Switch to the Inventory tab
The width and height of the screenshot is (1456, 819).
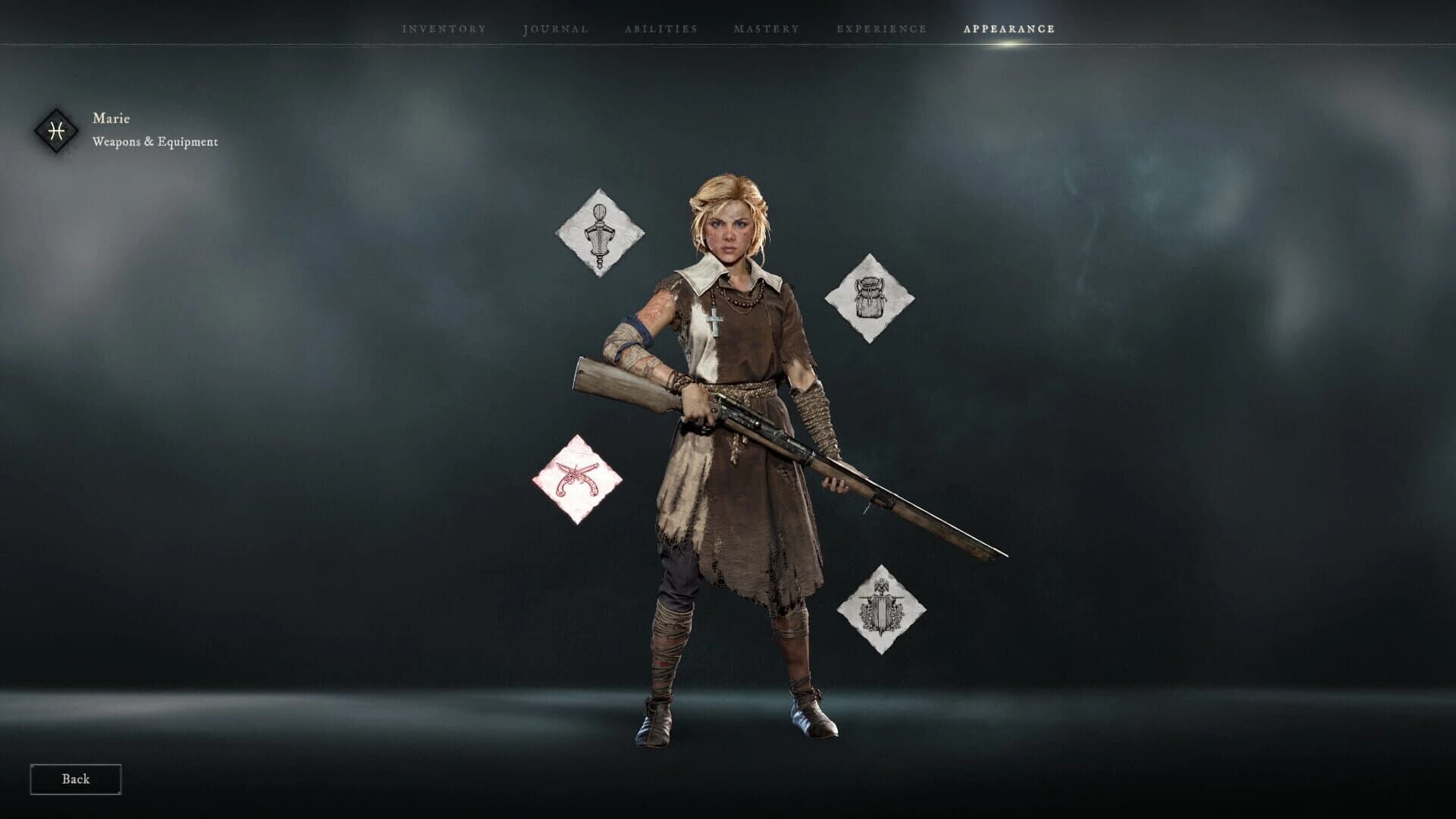(x=443, y=28)
